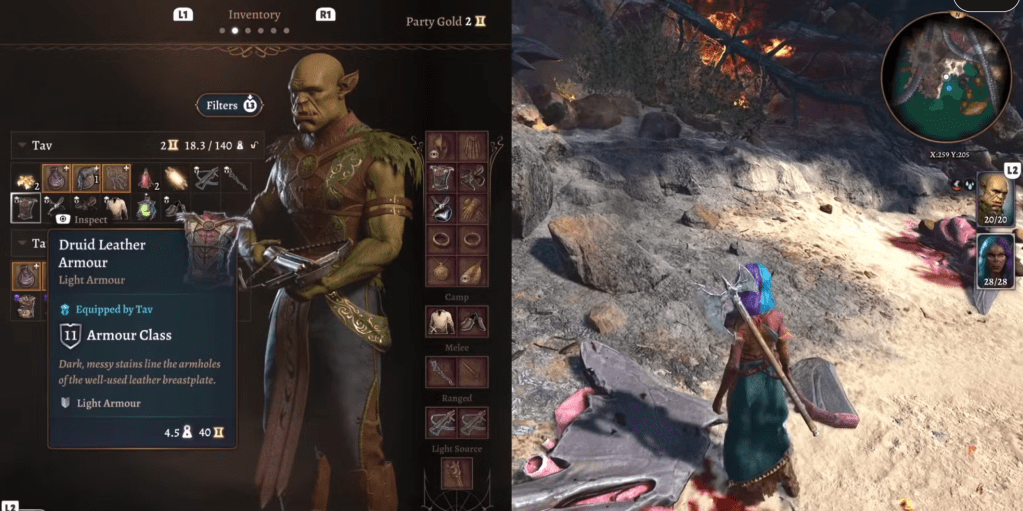1023x511 pixels.
Task: Collapse the Tav inventory section header
Action: pyautogui.click(x=20, y=146)
